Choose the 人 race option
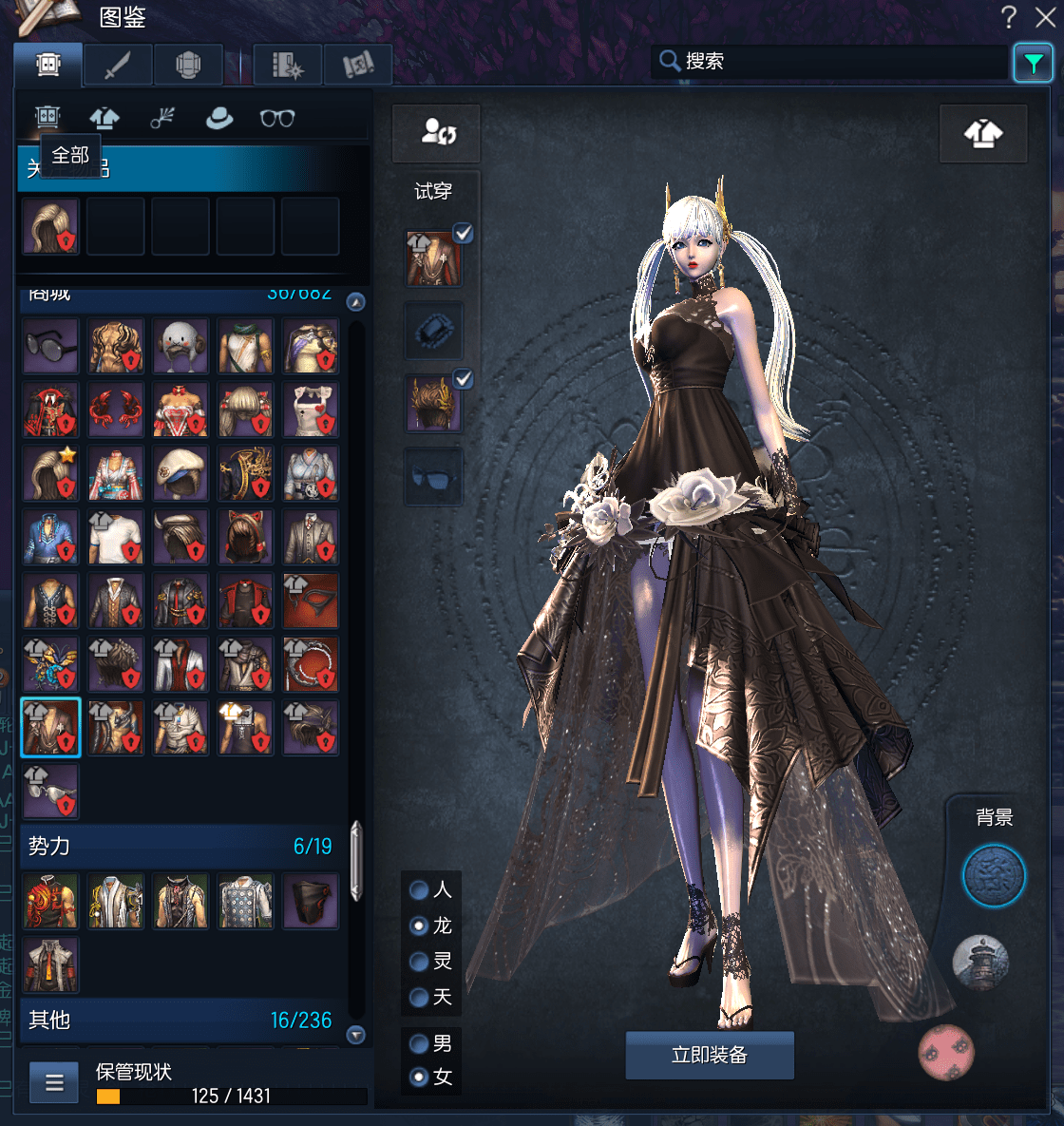This screenshot has height=1126, width=1064. click(x=419, y=890)
